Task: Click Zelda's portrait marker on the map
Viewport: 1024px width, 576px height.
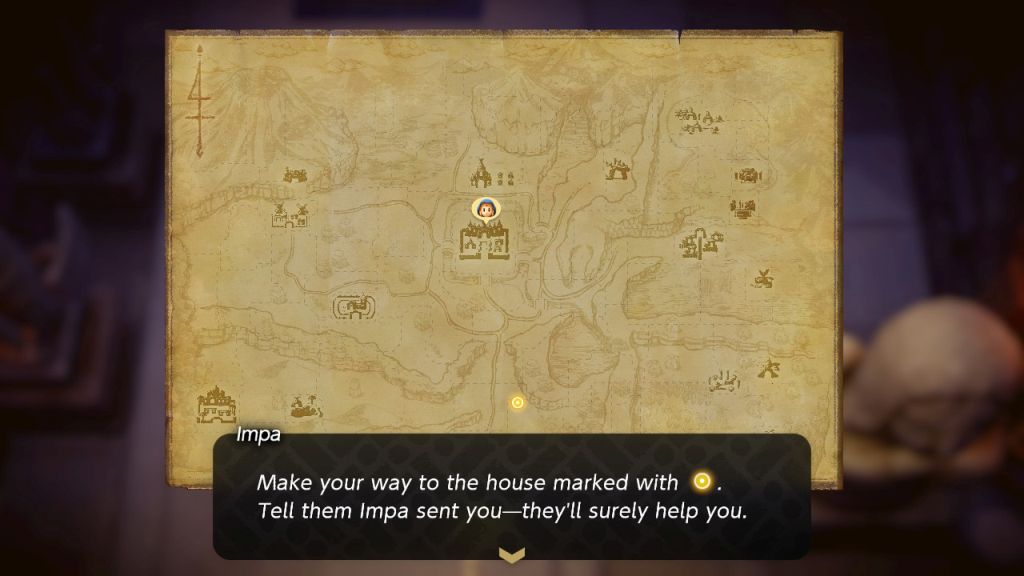Action: pos(485,210)
